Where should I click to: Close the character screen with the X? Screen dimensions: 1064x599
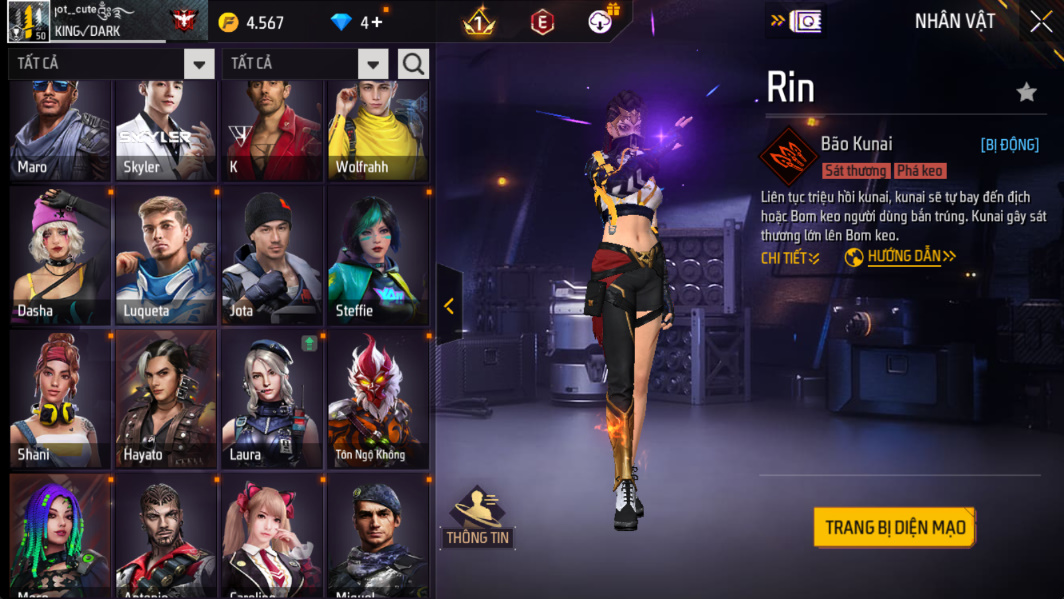1040,22
